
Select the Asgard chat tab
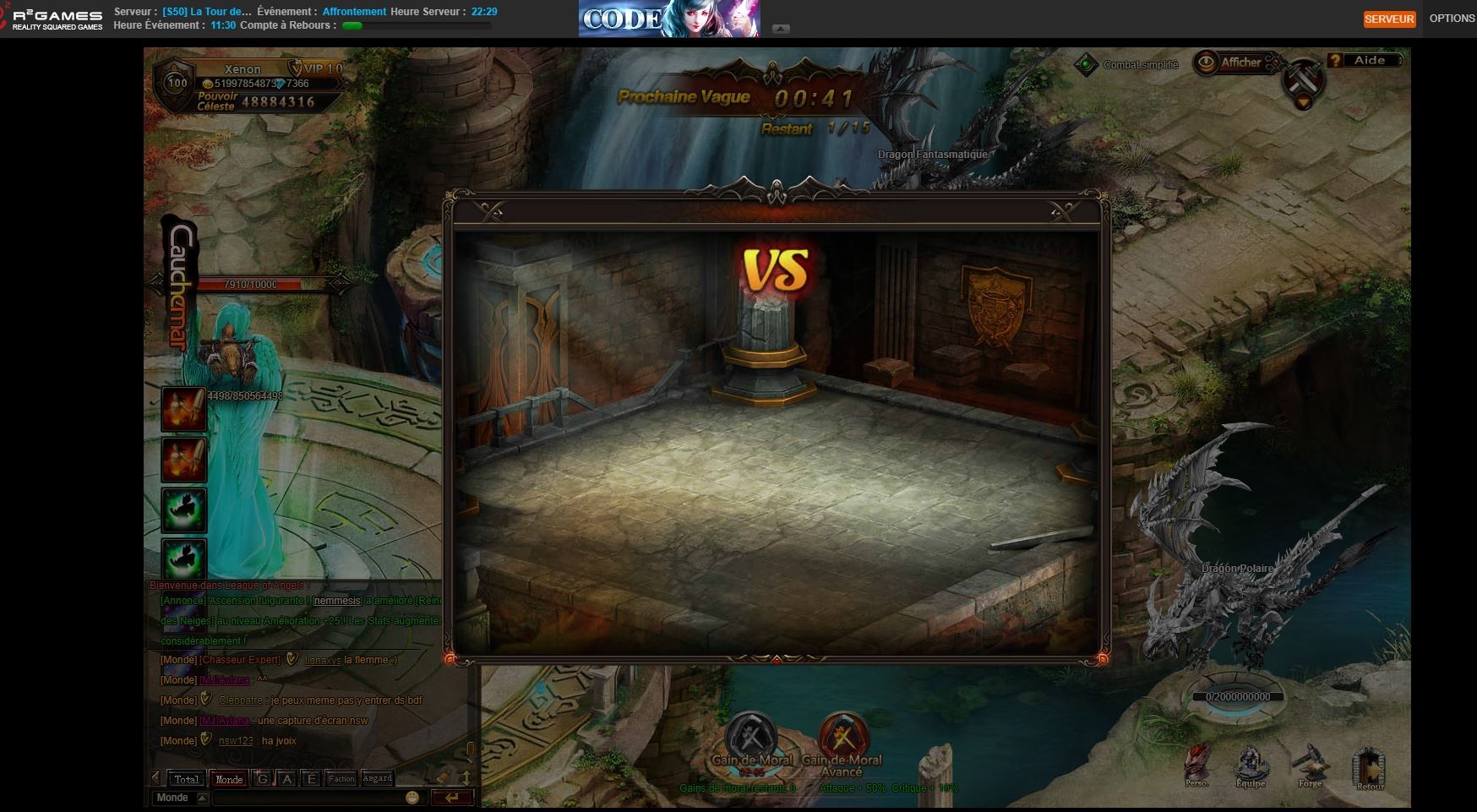(x=377, y=779)
